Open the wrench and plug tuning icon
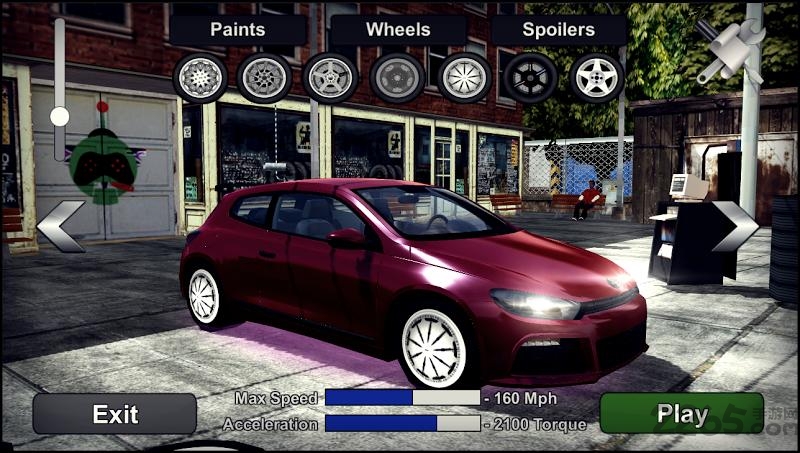Viewport: 800px width, 453px height. (x=730, y=48)
